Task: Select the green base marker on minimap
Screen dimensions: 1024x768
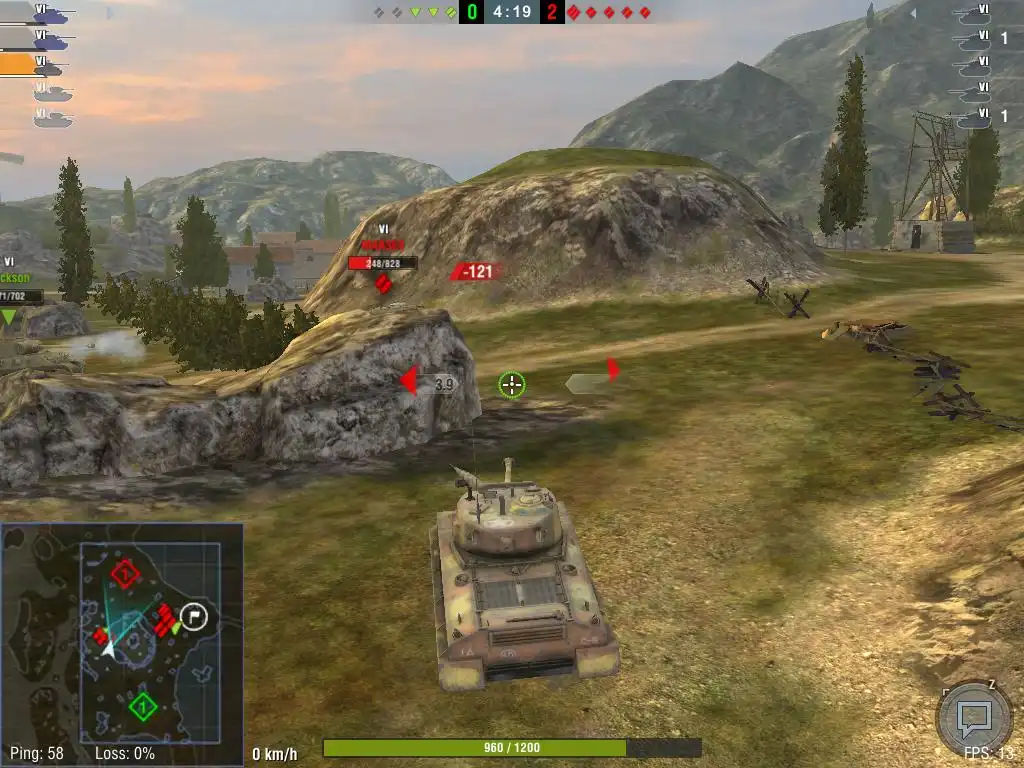Action: click(x=143, y=708)
